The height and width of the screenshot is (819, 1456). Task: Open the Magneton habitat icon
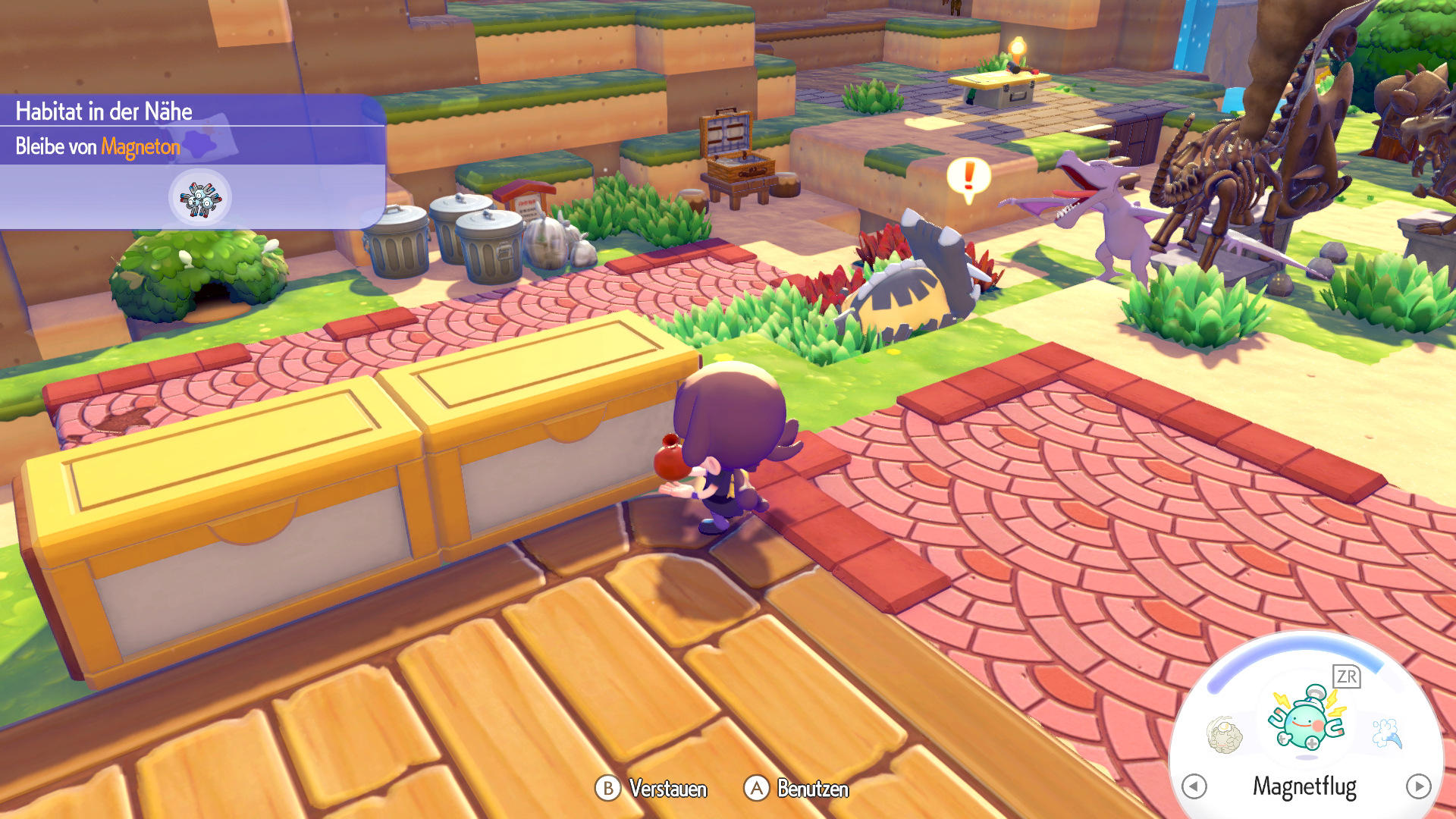200,198
